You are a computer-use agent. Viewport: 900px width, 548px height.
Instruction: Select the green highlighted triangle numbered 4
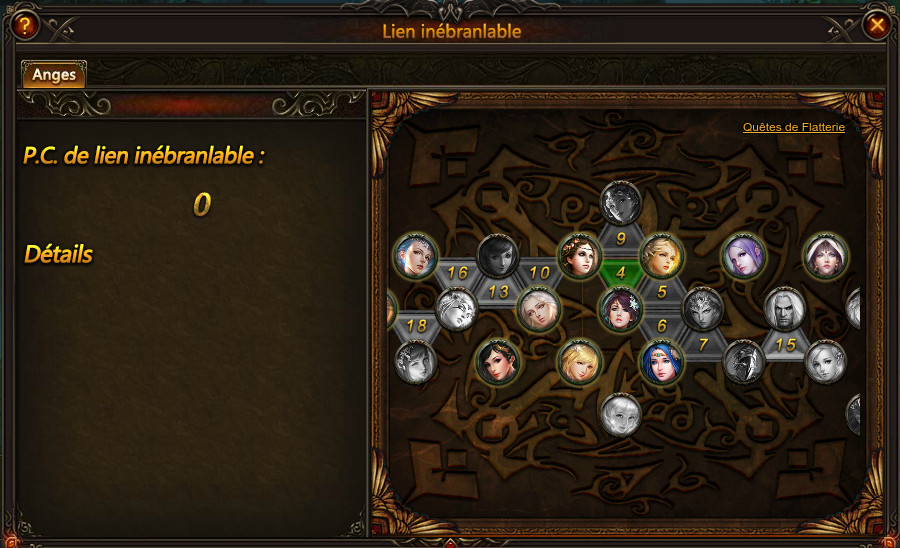pos(621,271)
